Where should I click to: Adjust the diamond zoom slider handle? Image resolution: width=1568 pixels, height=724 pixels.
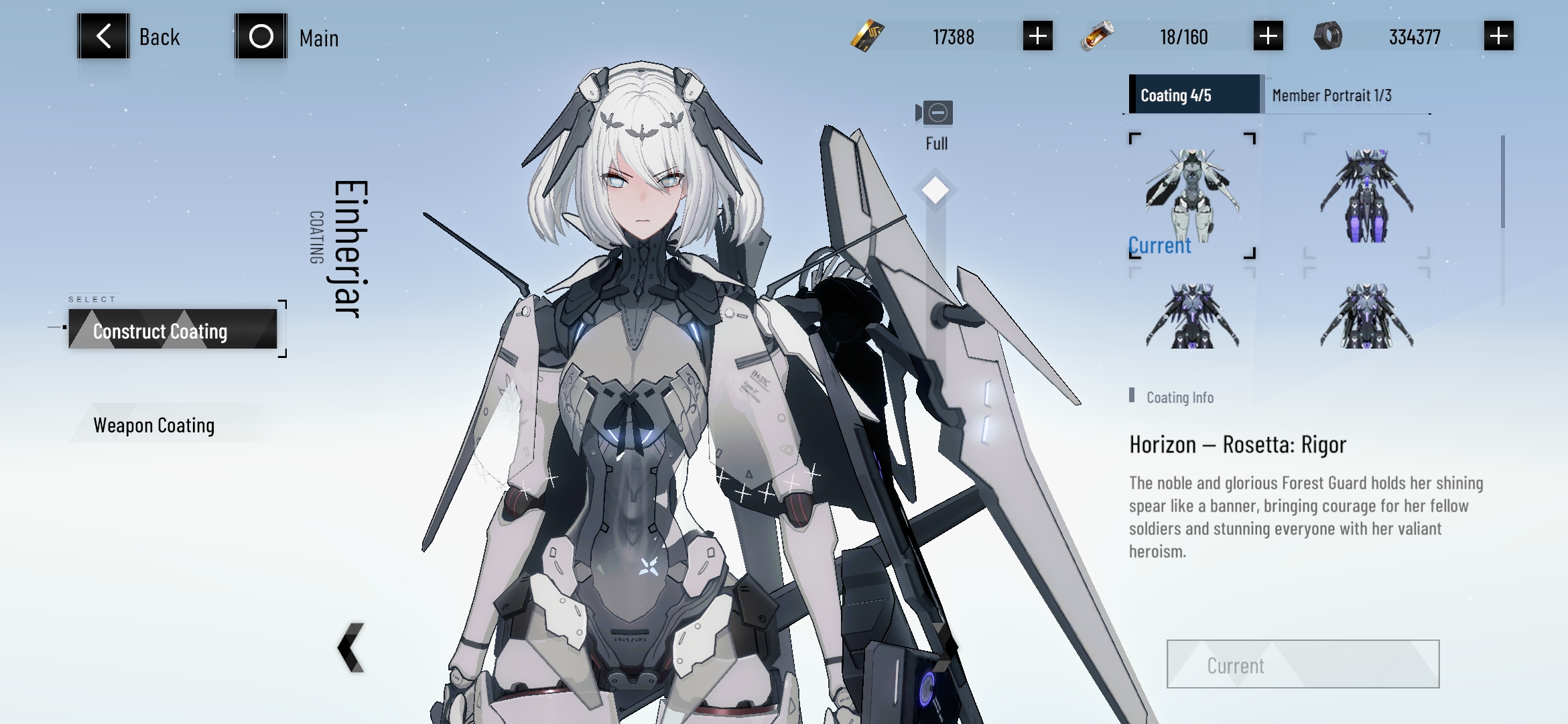935,190
